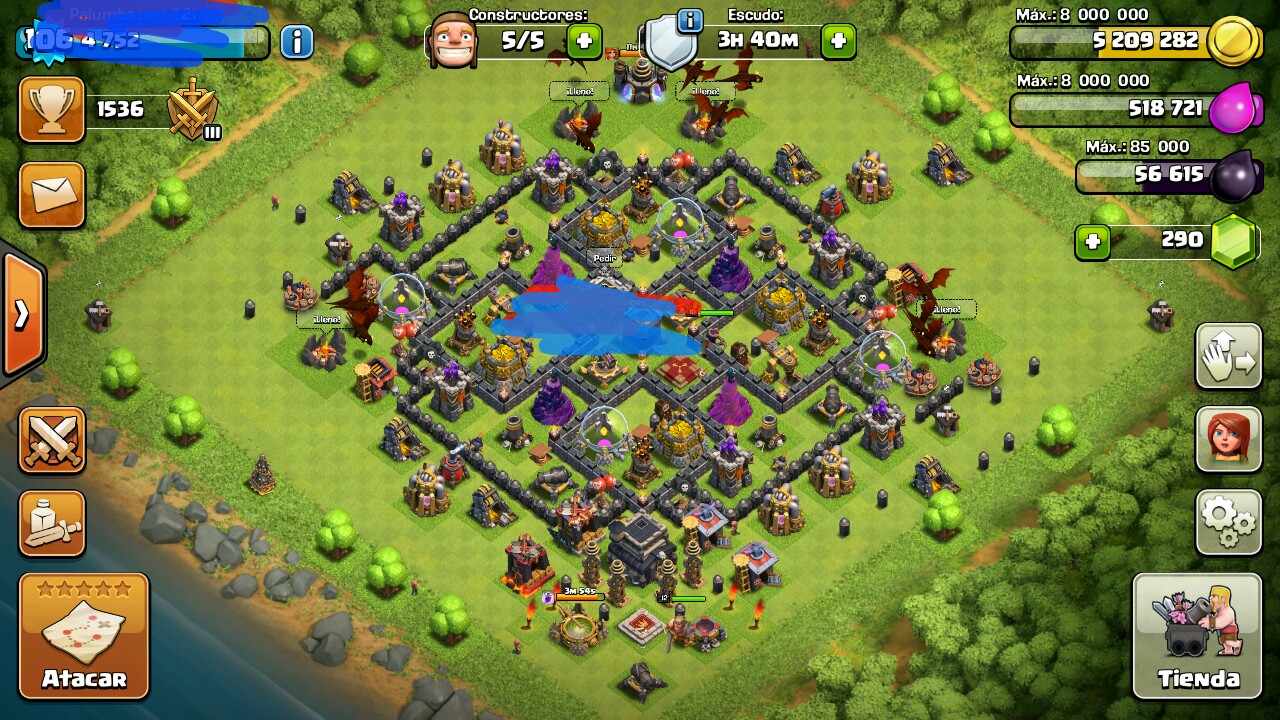Tap the Atacar button

click(84, 636)
